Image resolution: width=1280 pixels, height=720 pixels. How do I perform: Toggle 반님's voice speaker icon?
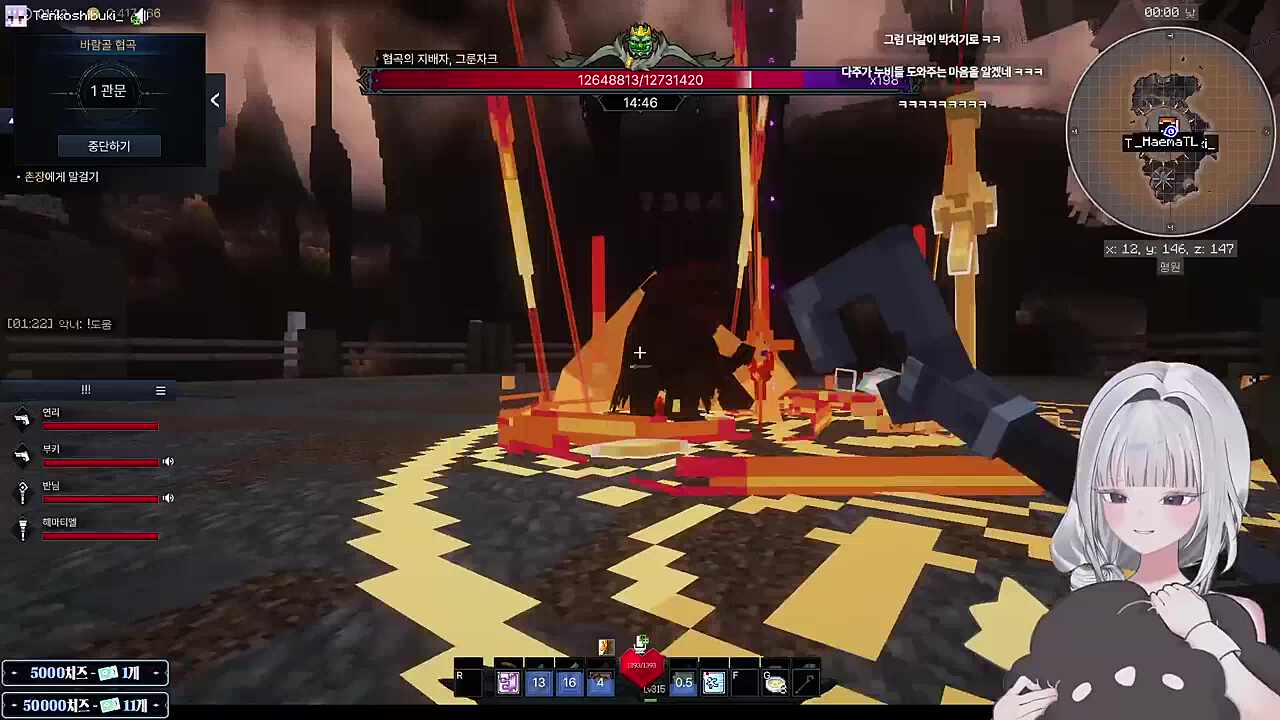pyautogui.click(x=168, y=498)
